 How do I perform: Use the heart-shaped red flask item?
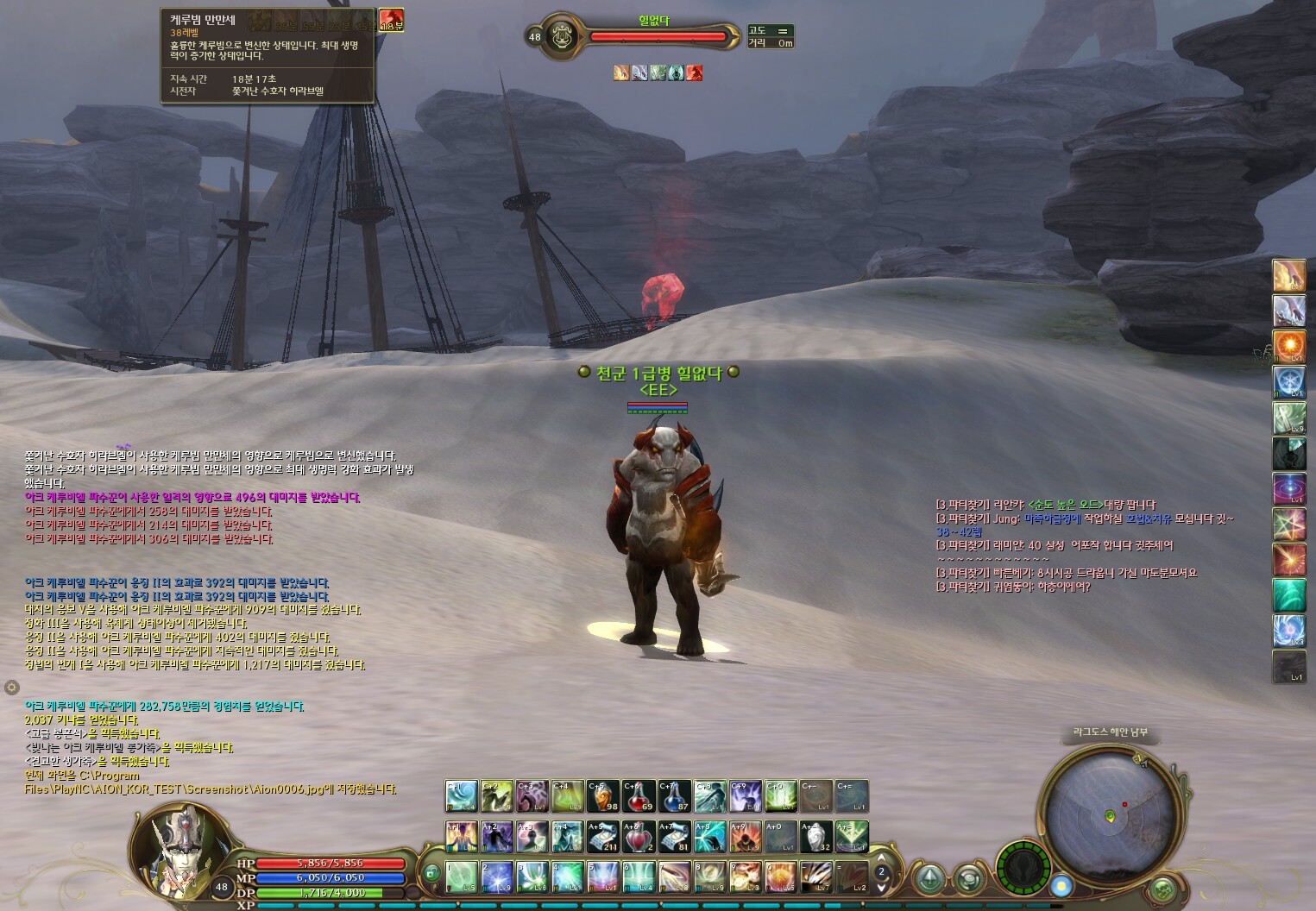click(x=639, y=836)
